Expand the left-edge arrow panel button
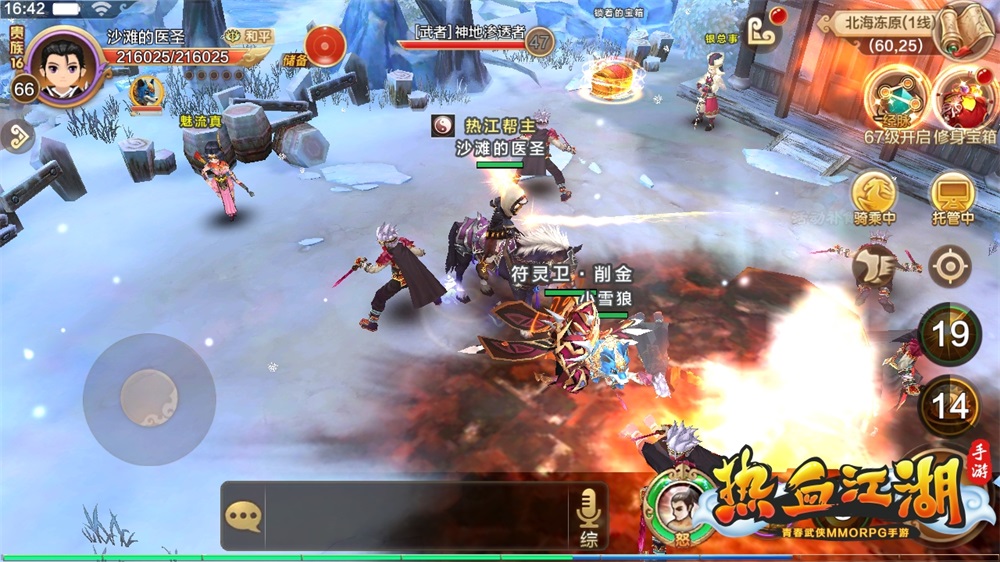Viewport: 1000px width, 562px height. click(x=16, y=136)
